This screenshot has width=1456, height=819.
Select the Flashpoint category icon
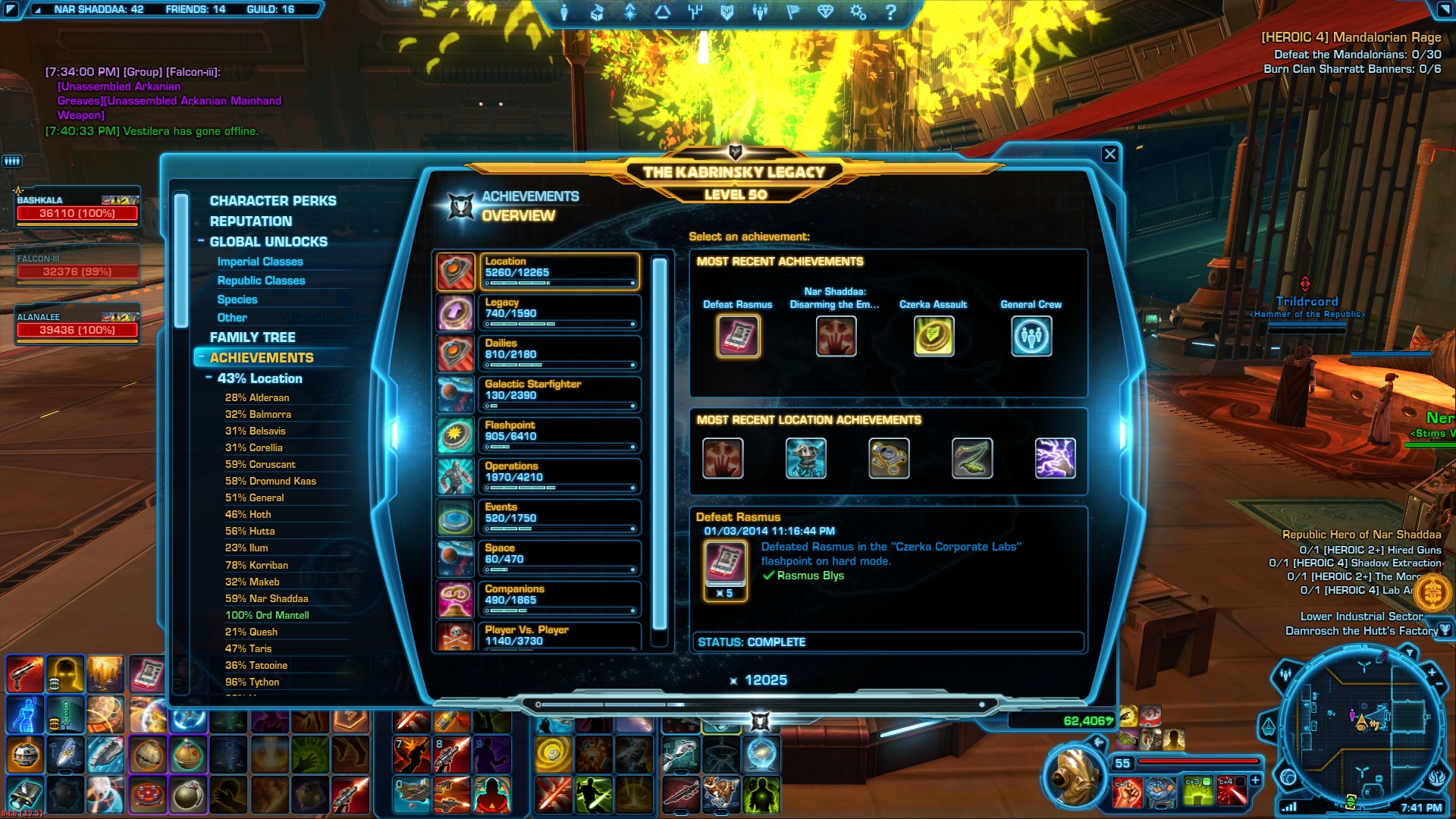coord(456,435)
